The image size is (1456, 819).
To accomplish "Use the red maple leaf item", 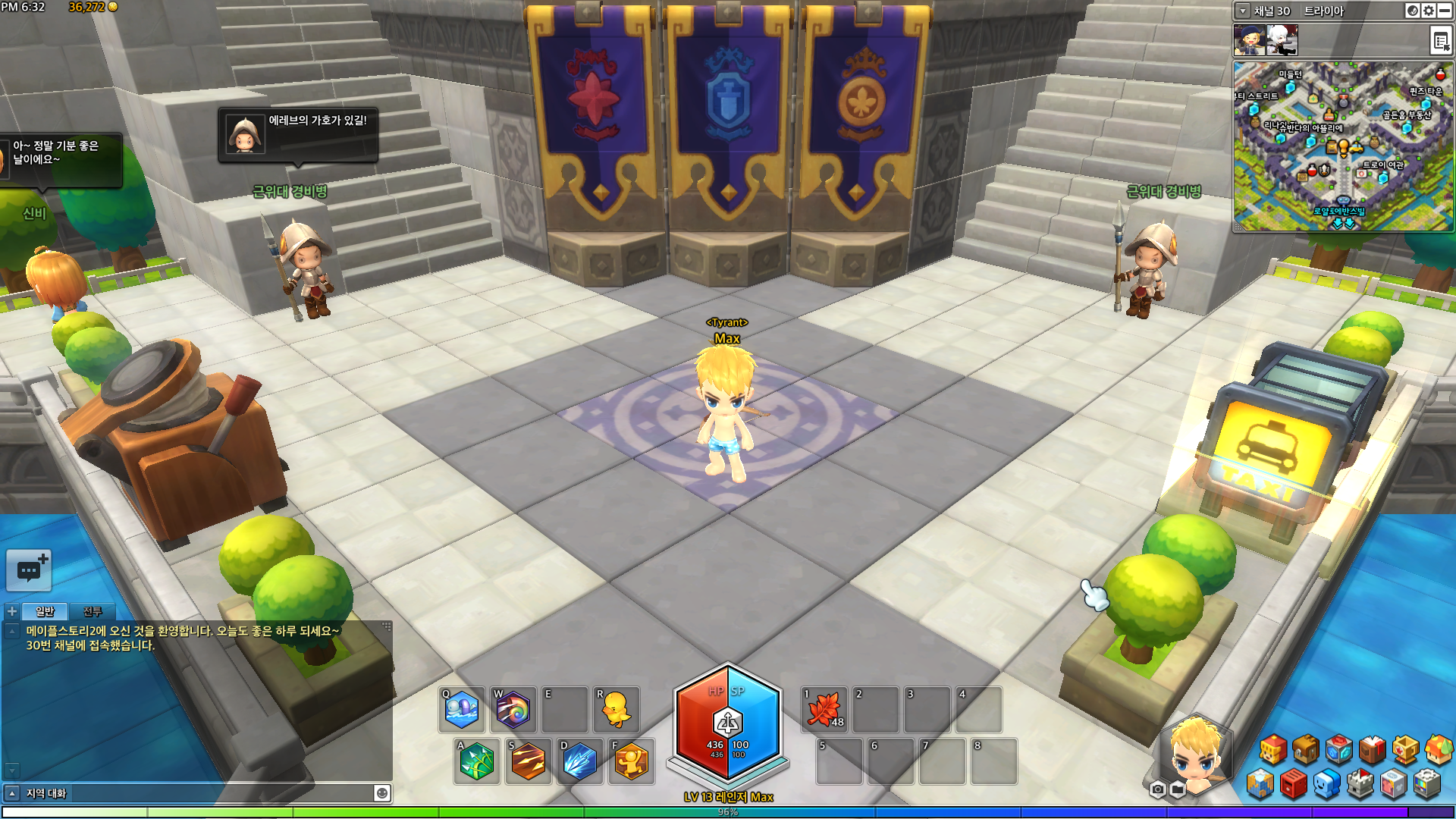I will [825, 711].
